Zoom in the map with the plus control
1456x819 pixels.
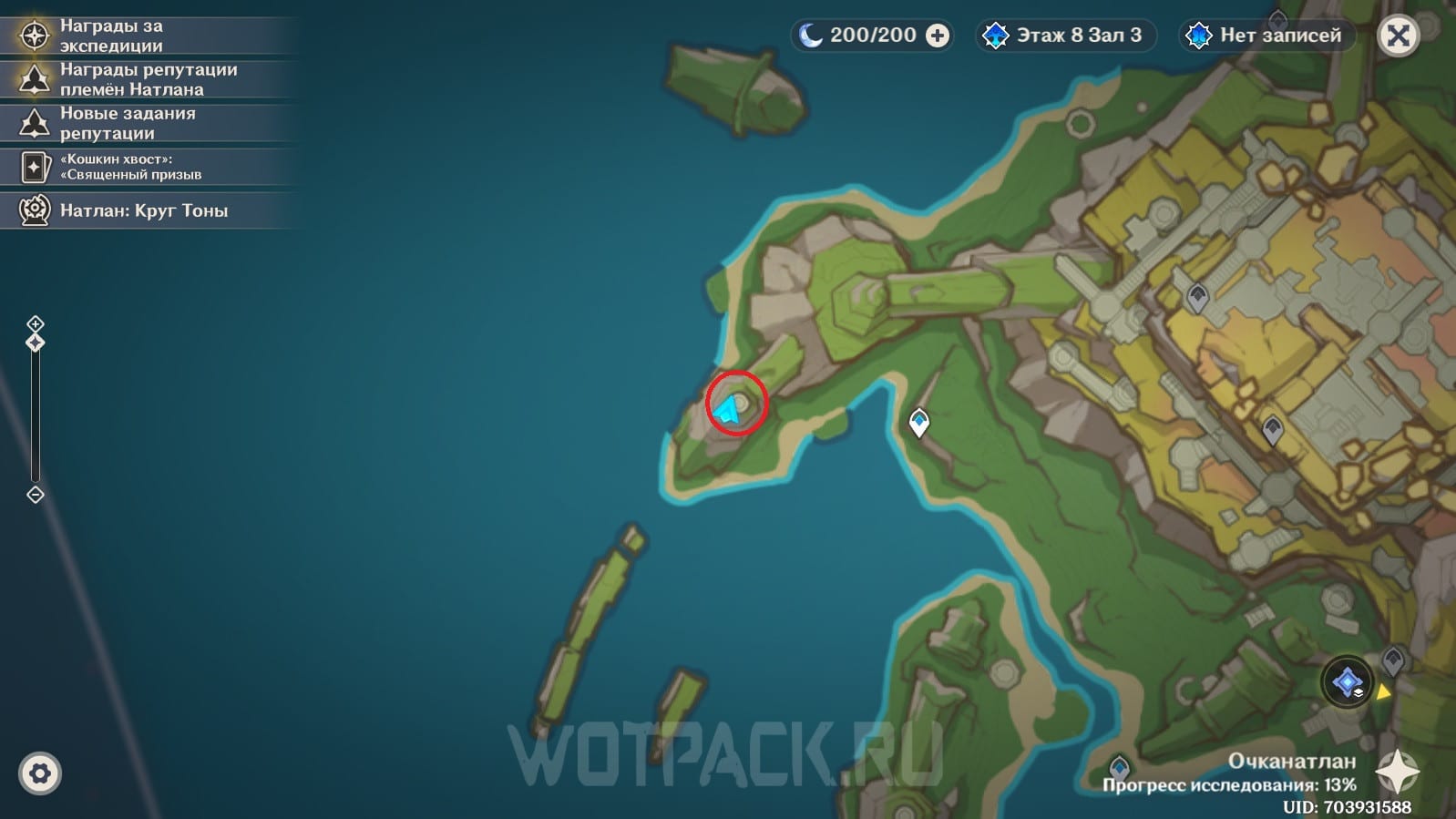pos(36,323)
